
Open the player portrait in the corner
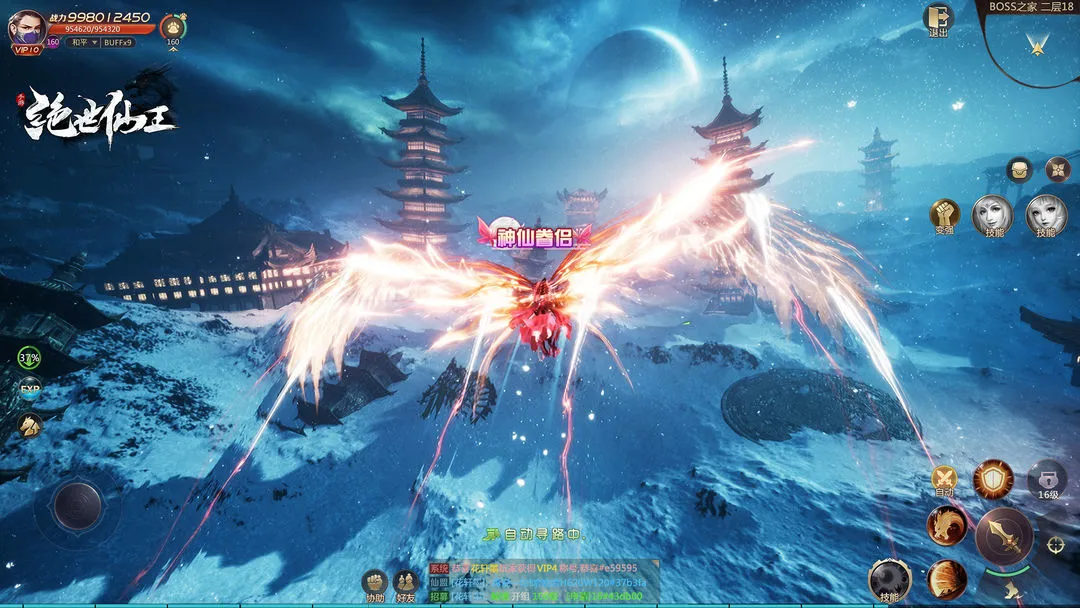(x=27, y=27)
